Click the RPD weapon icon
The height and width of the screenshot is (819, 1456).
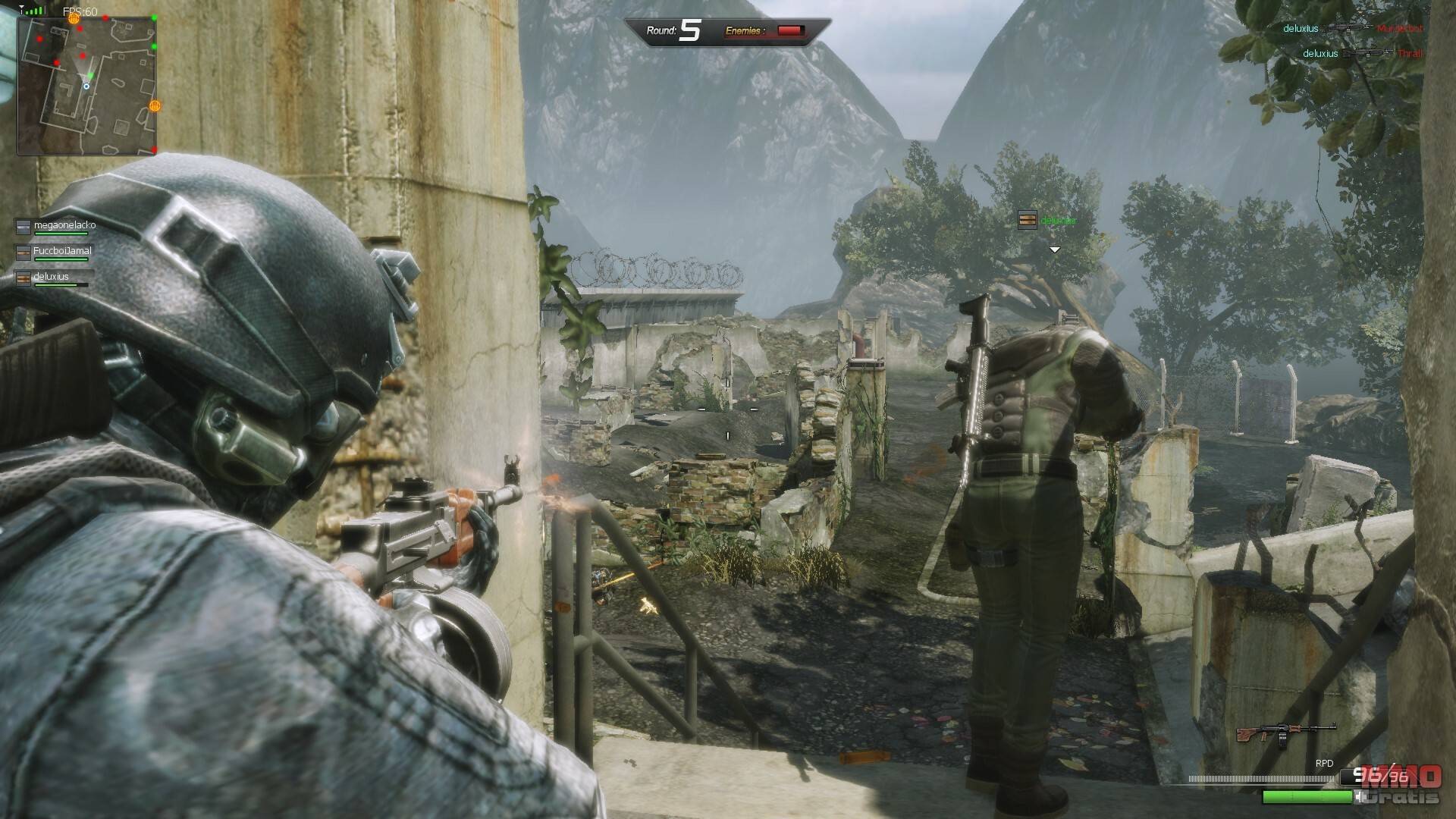tap(1285, 733)
